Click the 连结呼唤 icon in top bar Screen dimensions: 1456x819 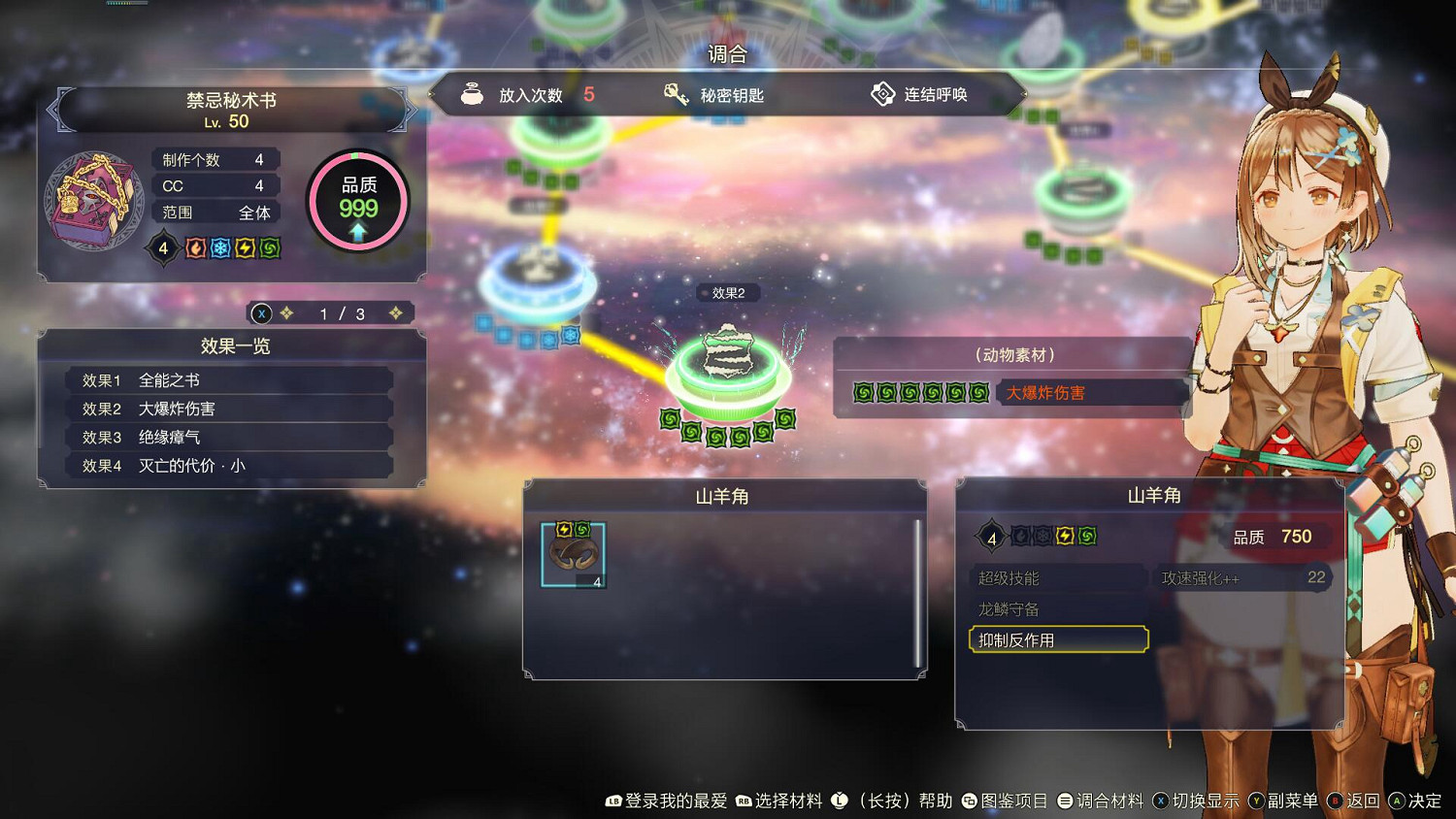[883, 94]
